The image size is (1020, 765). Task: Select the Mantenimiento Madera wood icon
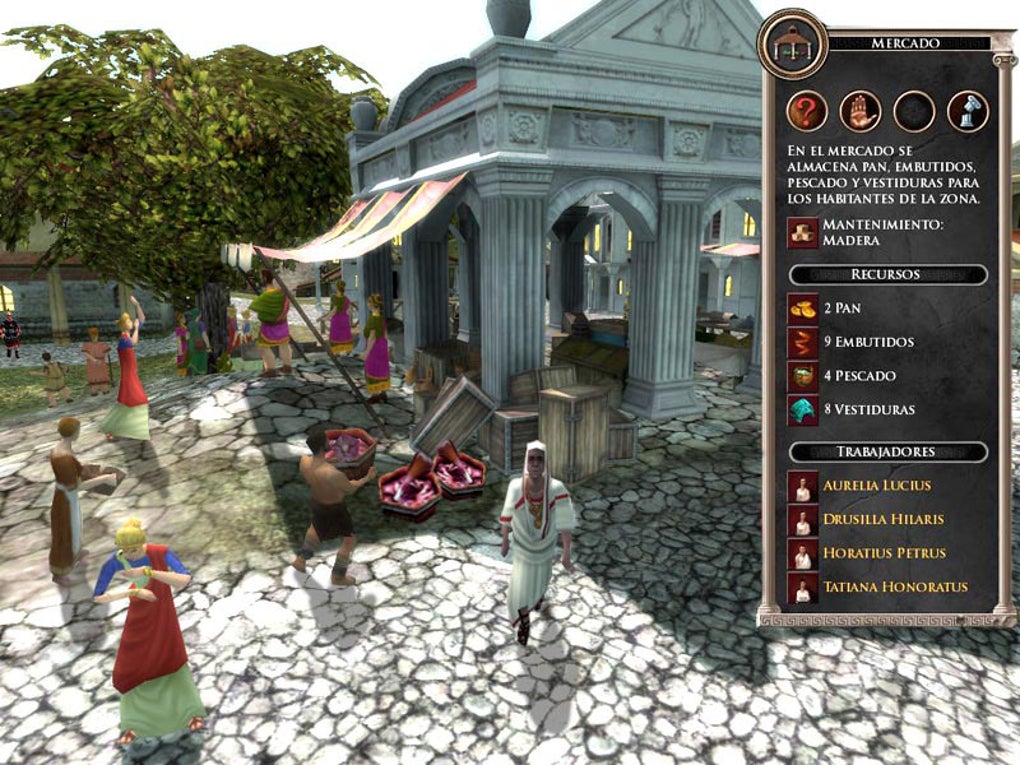click(x=803, y=232)
